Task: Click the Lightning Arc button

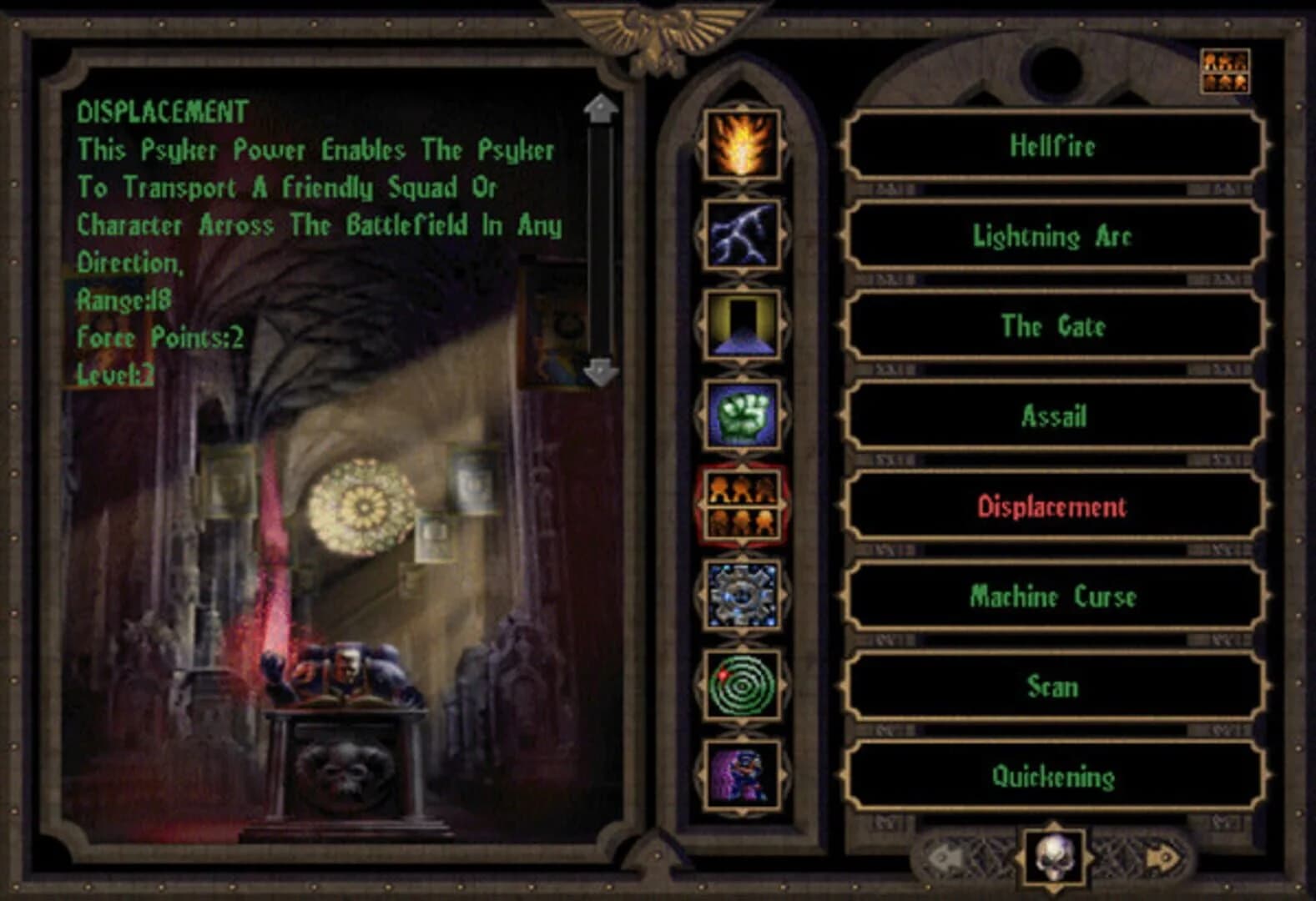Action: [x=1051, y=236]
